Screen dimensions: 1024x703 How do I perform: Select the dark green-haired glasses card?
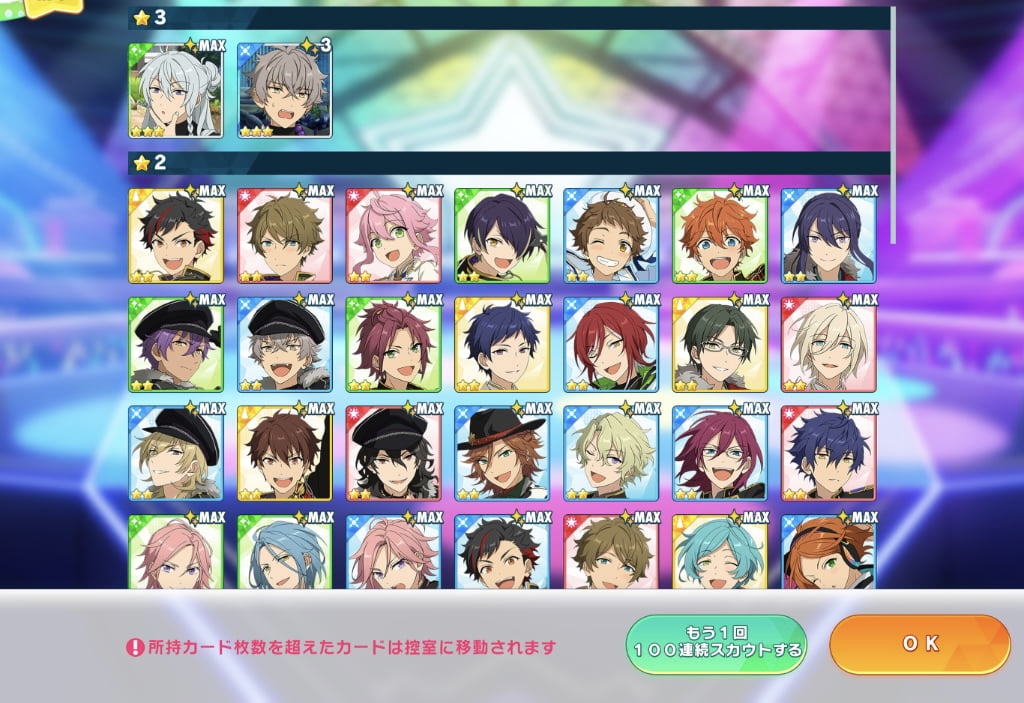tap(720, 344)
